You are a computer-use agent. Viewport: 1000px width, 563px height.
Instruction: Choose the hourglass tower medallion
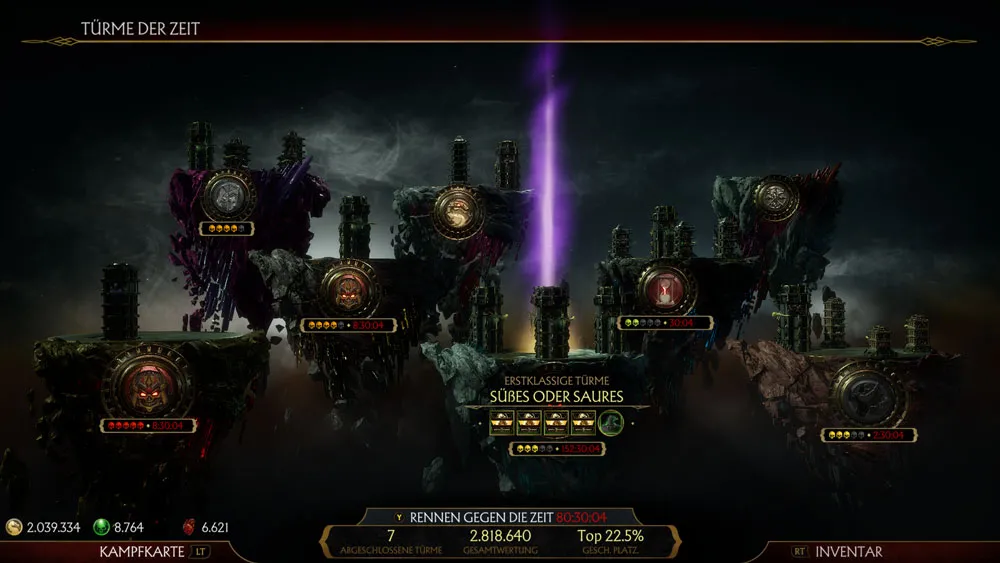(x=666, y=287)
